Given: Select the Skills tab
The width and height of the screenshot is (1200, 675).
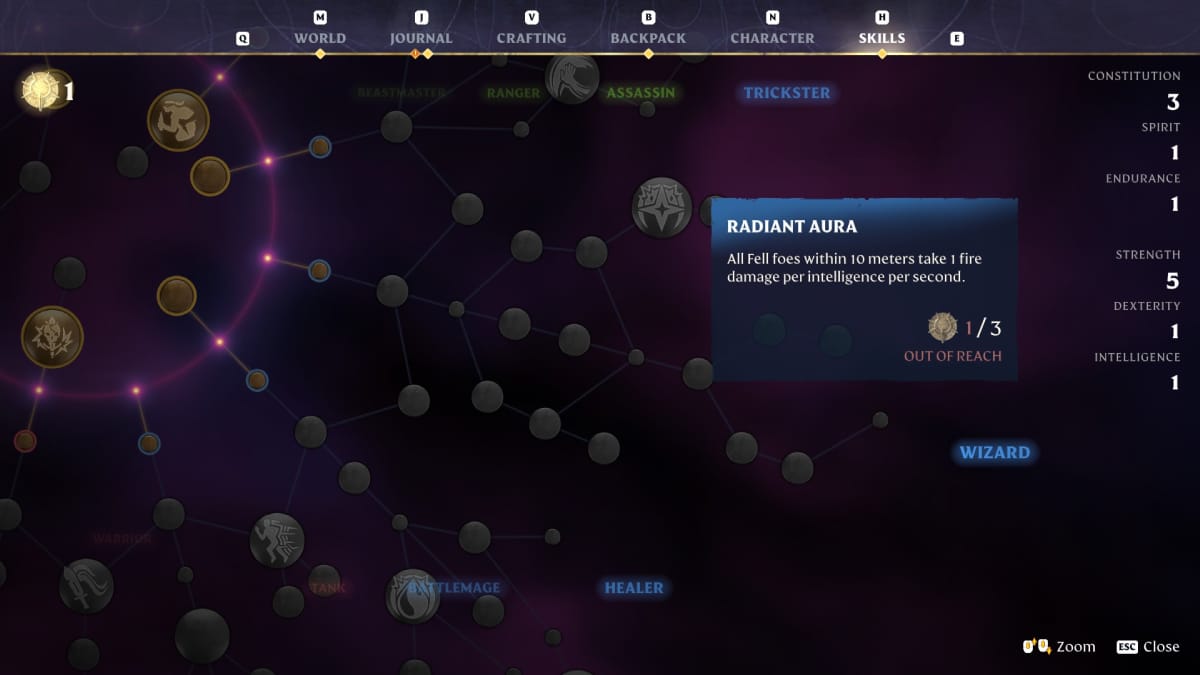Looking at the screenshot, I should [882, 38].
